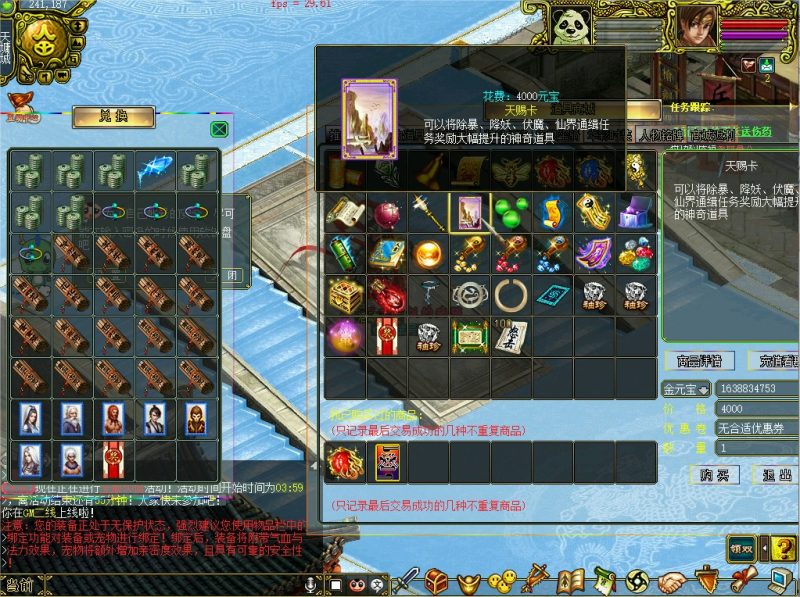The height and width of the screenshot is (597, 800).
Task: Close the 兑换 exchange panel with the green X
Action: [219, 129]
